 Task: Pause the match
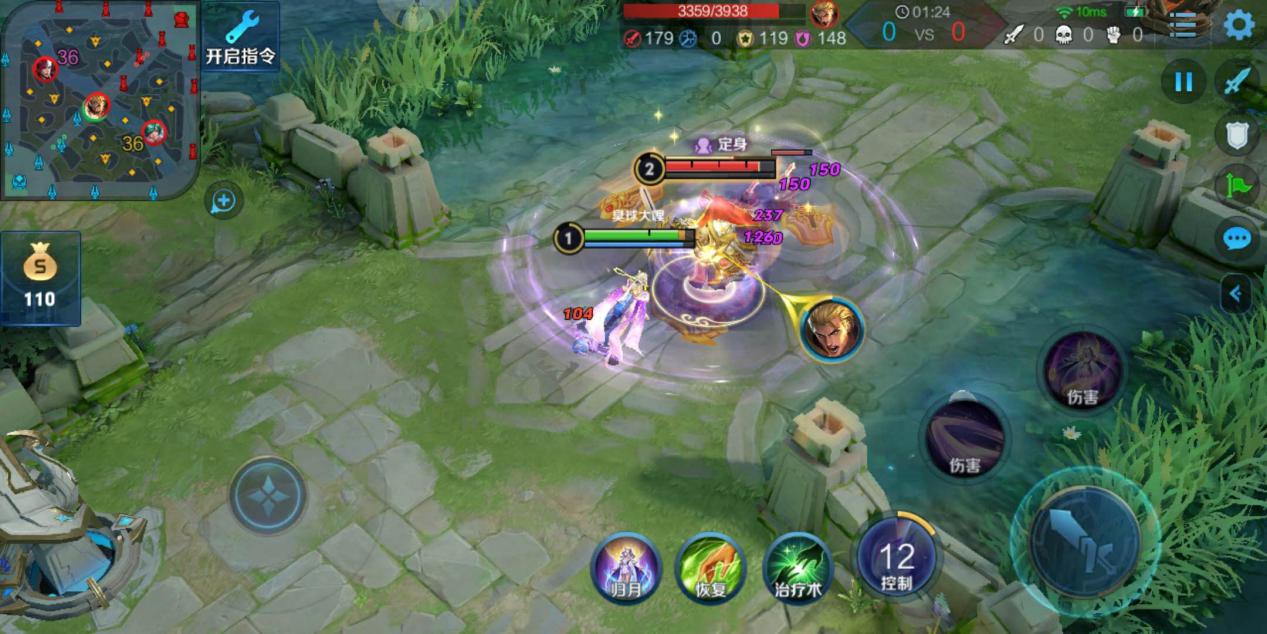[1183, 82]
